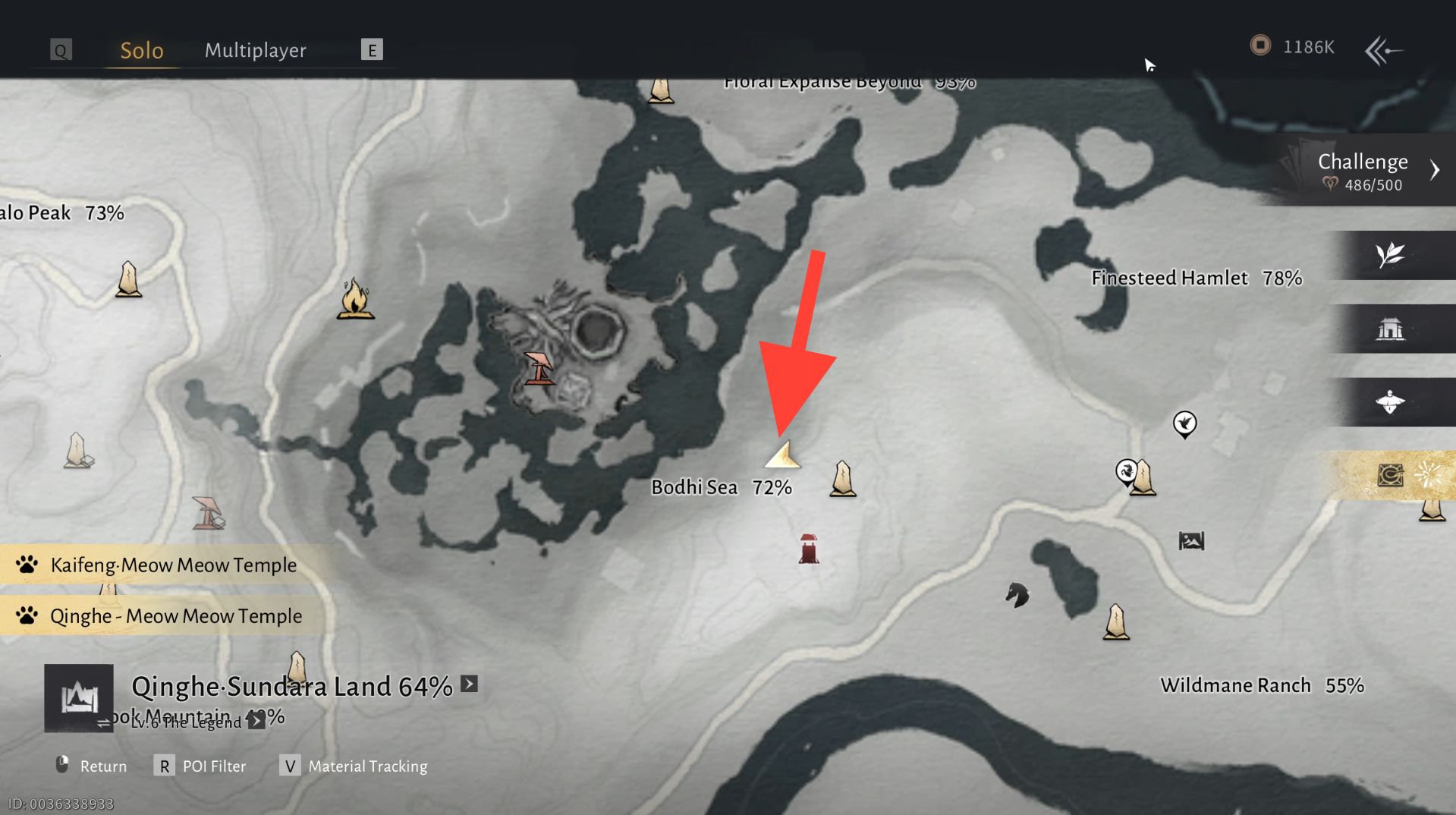Click the back arrow in top corner
The image size is (1456, 815).
(x=1383, y=51)
